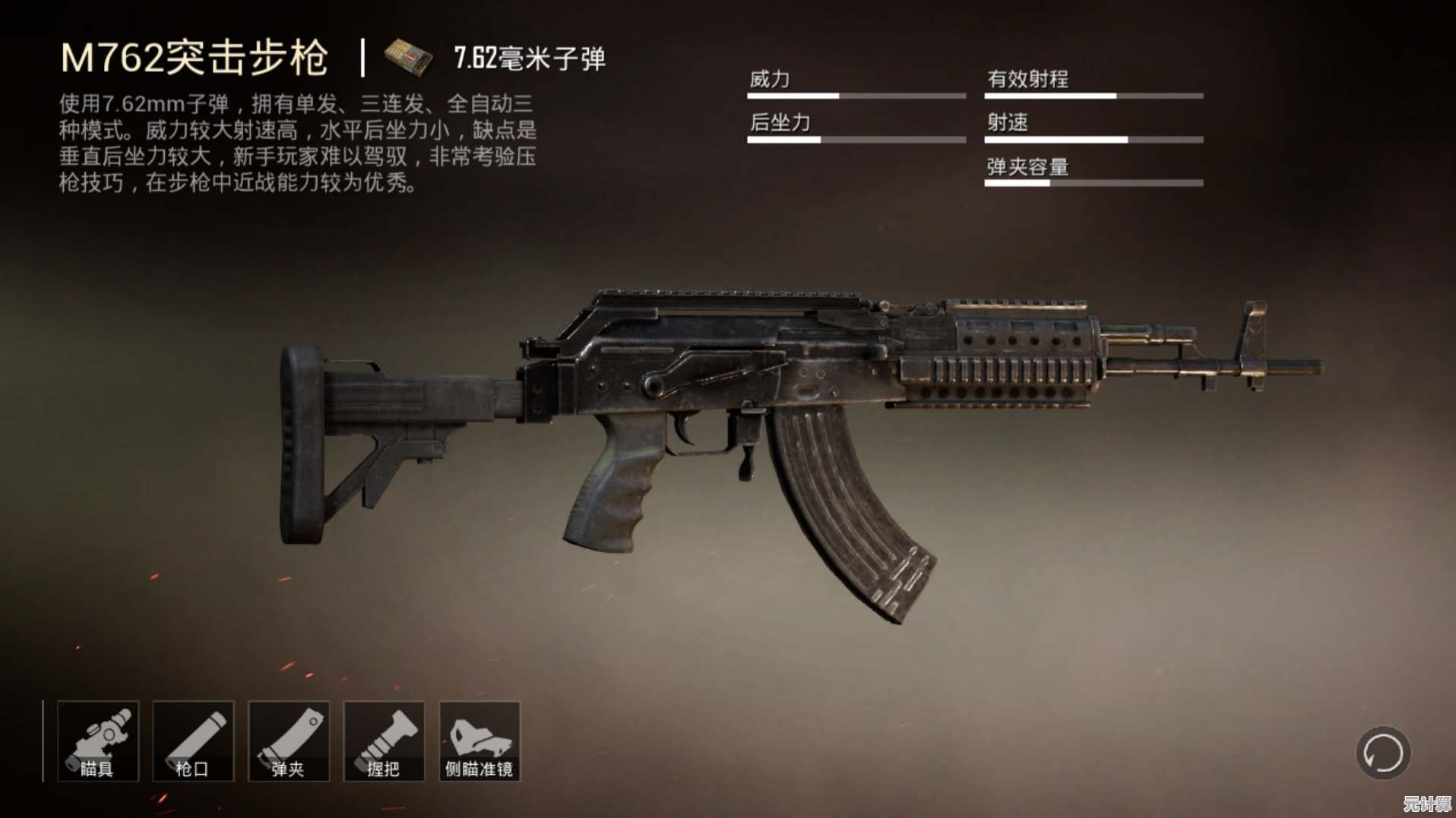The image size is (1456, 818).
Task: Click the circular rotate-reset button
Action: pyautogui.click(x=1383, y=753)
